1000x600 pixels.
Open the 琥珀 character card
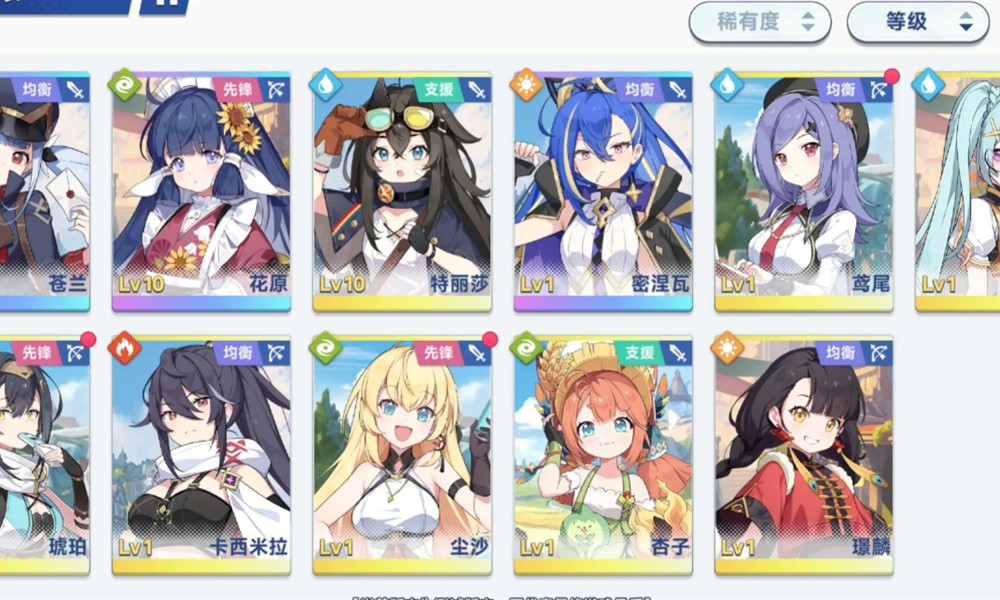(x=45, y=455)
